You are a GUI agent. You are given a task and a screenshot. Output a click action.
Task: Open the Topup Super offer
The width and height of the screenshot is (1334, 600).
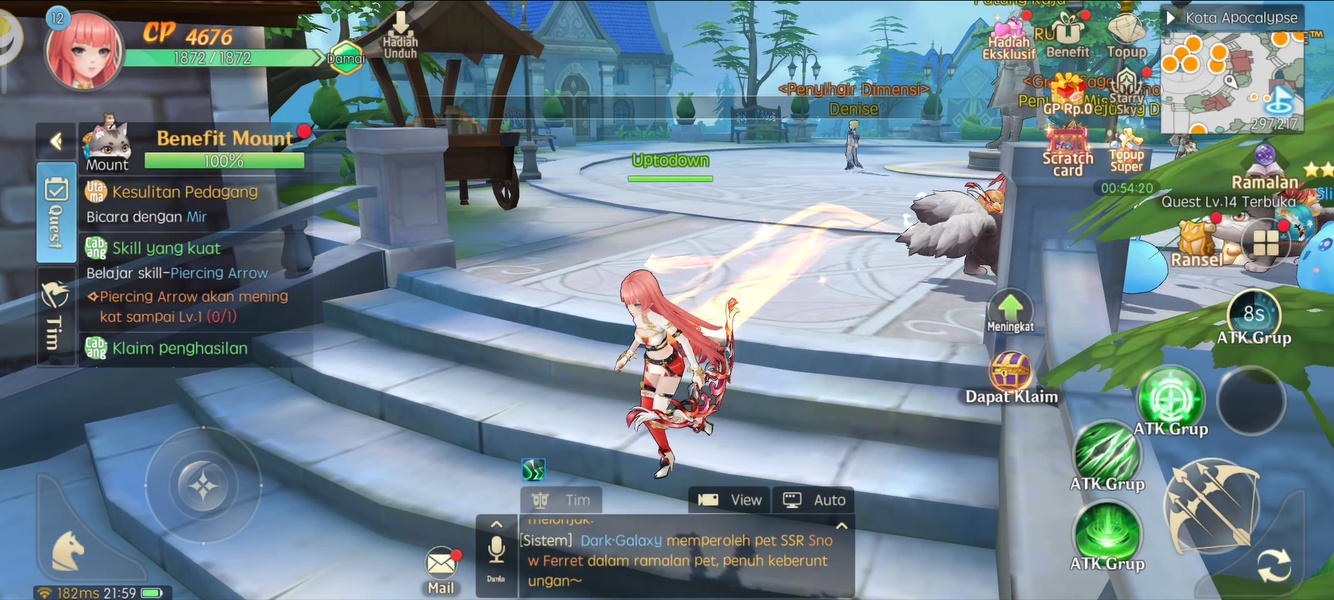click(1127, 148)
